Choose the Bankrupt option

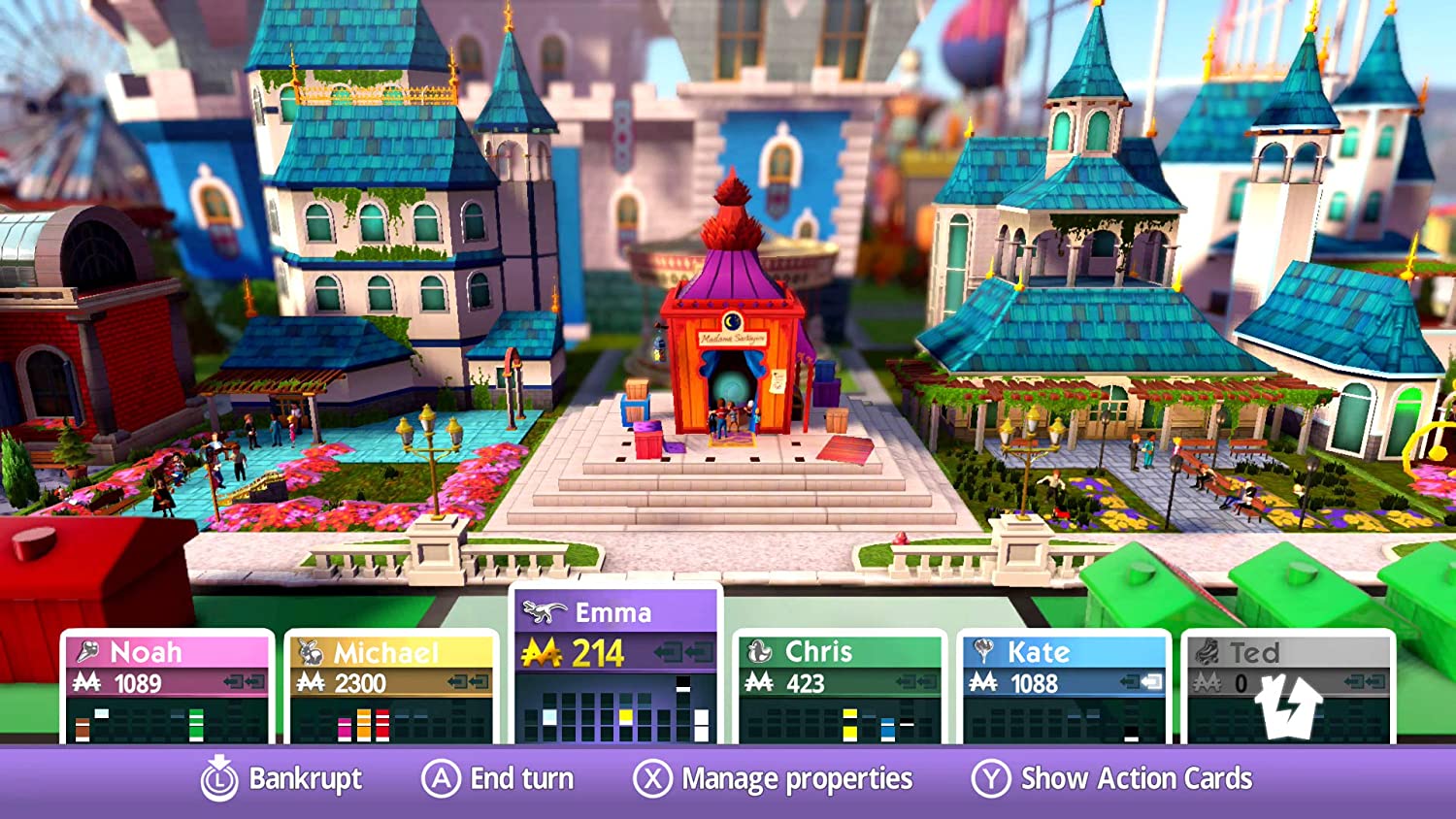coord(281,779)
